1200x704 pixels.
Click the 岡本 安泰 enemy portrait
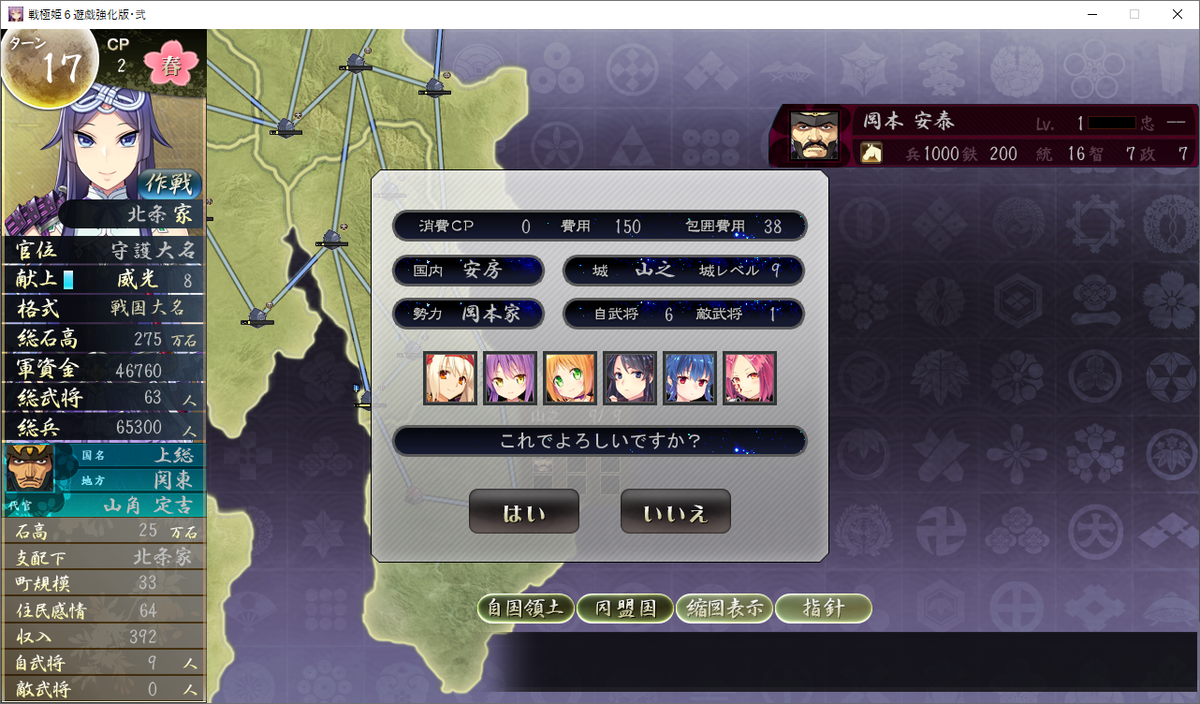pos(814,135)
